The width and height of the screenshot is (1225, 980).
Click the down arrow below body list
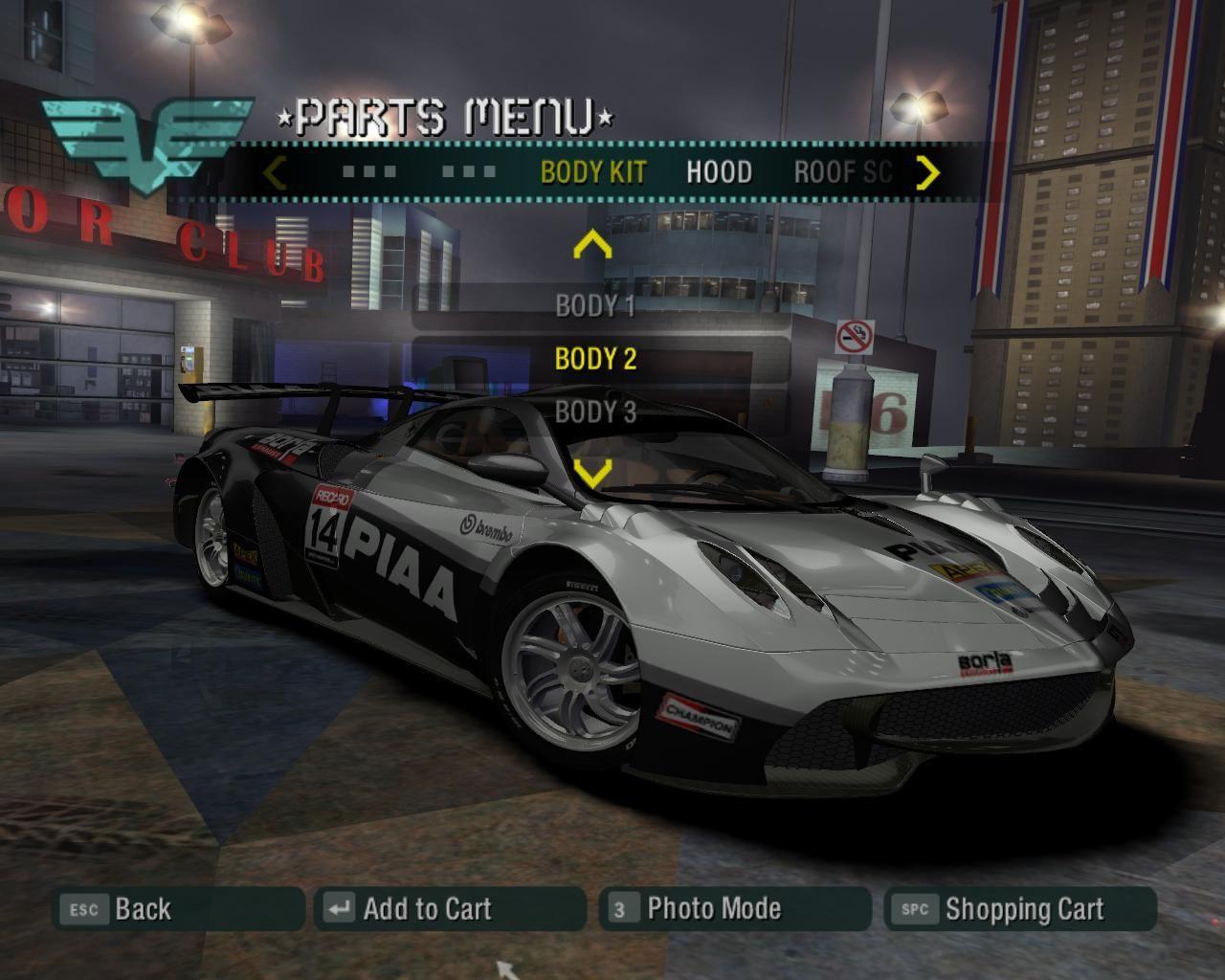click(592, 472)
